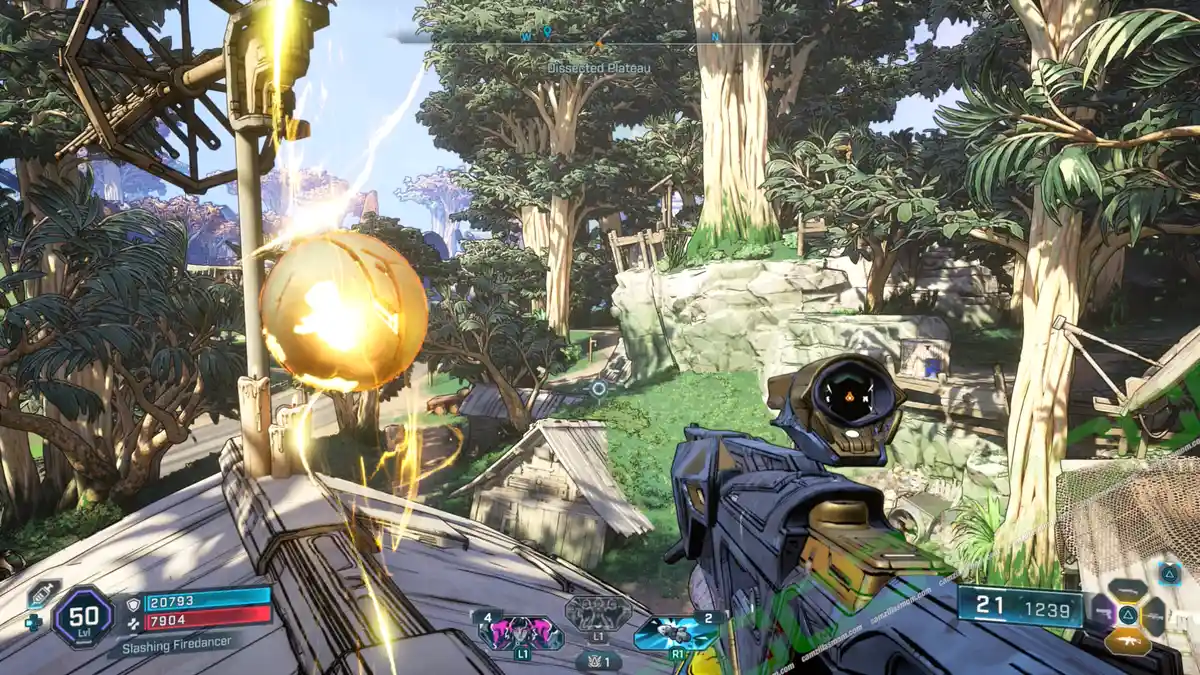Select the pink action skill icon
The width and height of the screenshot is (1200, 675).
tap(521, 633)
